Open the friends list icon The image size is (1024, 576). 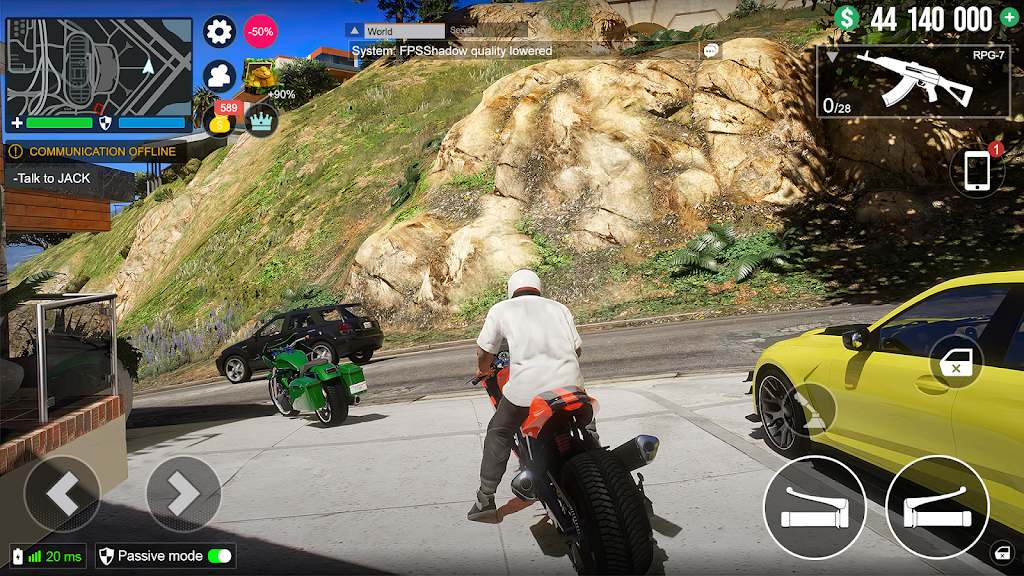tap(219, 76)
